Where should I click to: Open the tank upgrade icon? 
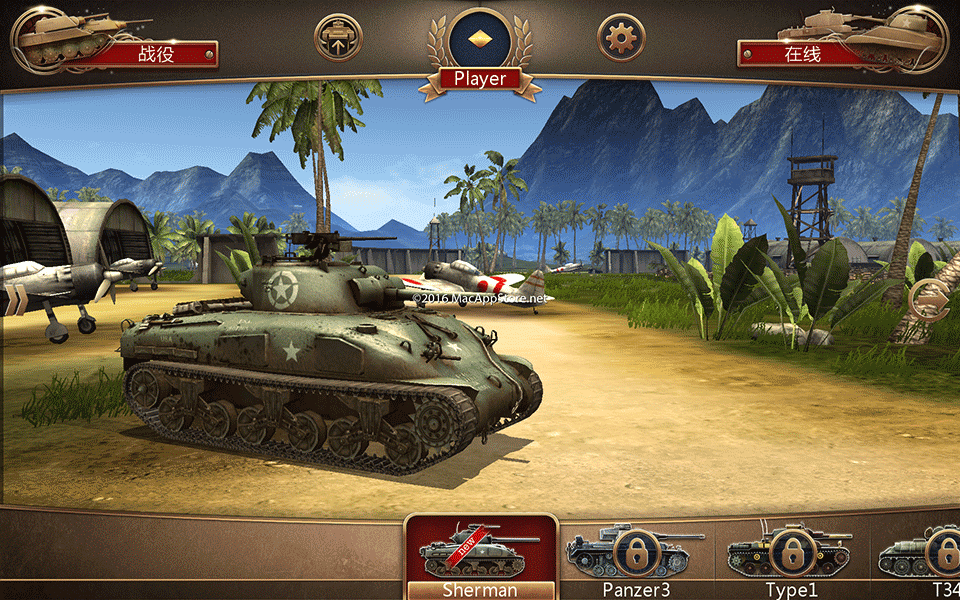coord(338,38)
